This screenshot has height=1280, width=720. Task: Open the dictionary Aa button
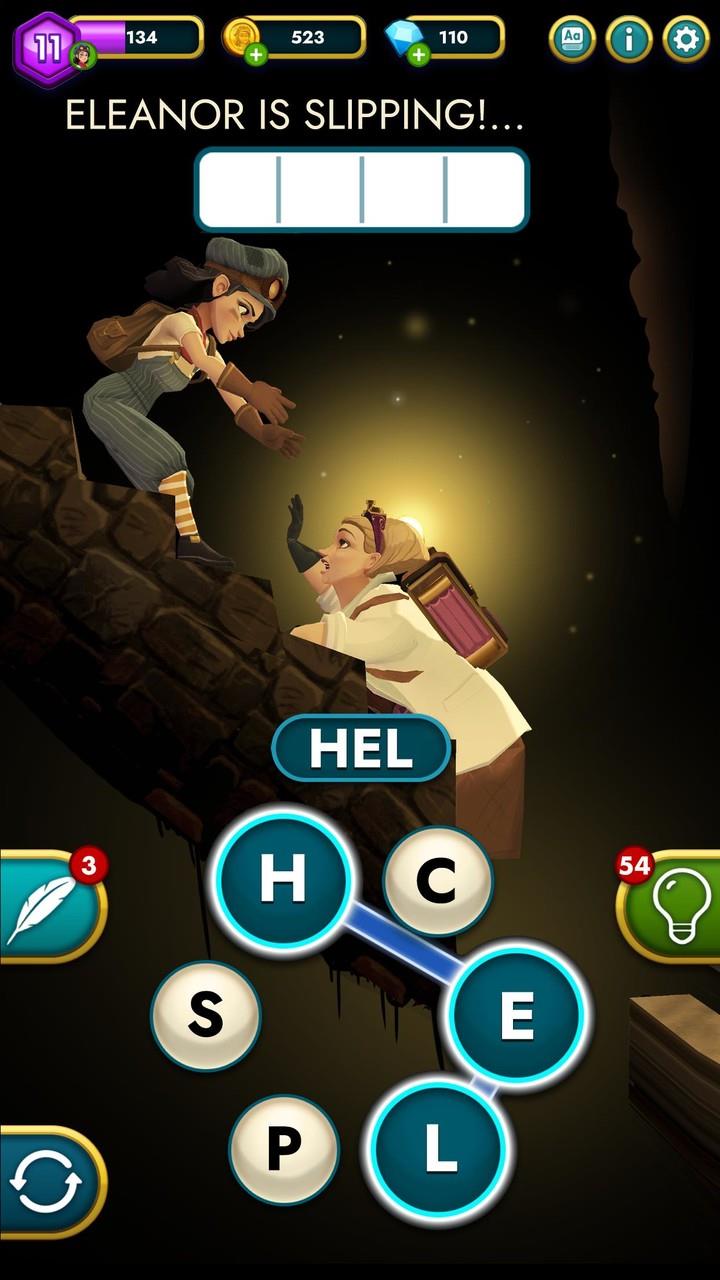tap(572, 39)
